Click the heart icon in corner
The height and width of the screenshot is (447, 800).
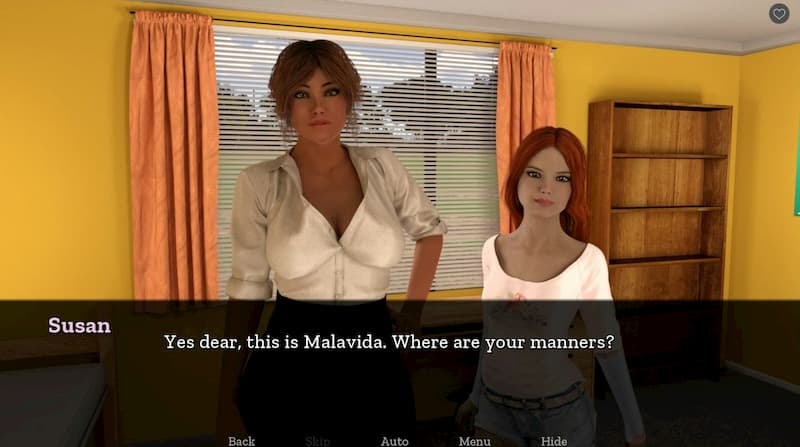(779, 14)
